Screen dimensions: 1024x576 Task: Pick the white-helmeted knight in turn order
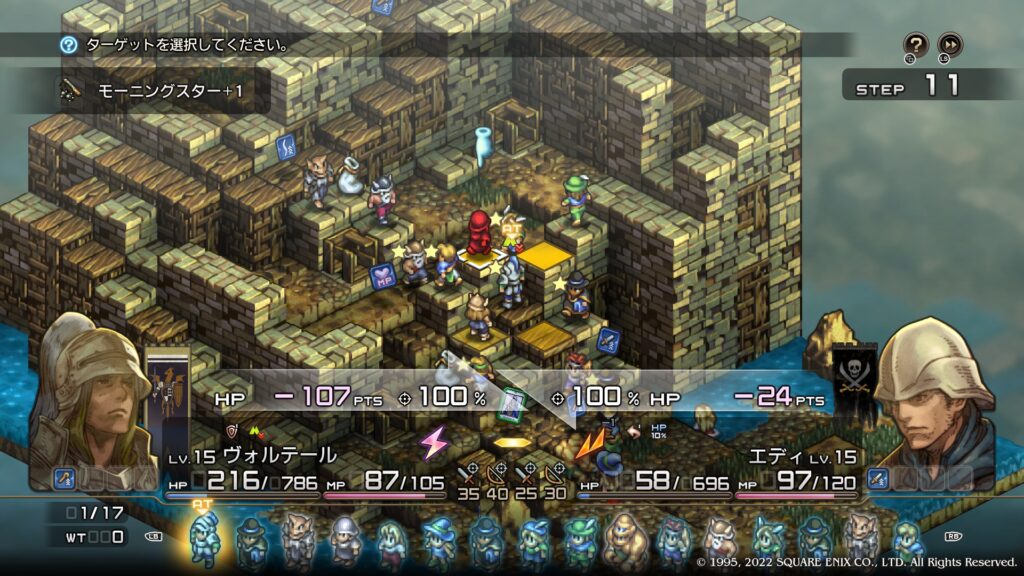(344, 540)
